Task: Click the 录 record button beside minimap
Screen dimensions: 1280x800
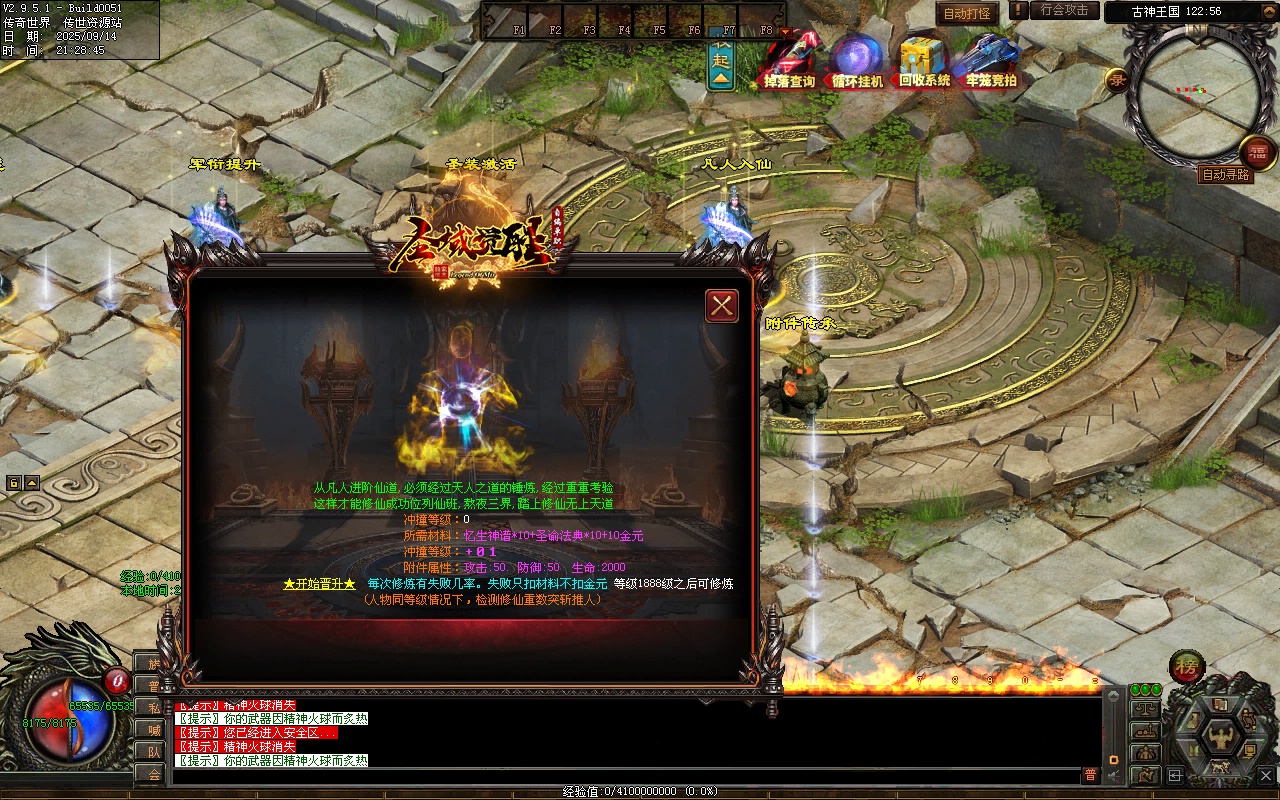Action: click(1116, 79)
